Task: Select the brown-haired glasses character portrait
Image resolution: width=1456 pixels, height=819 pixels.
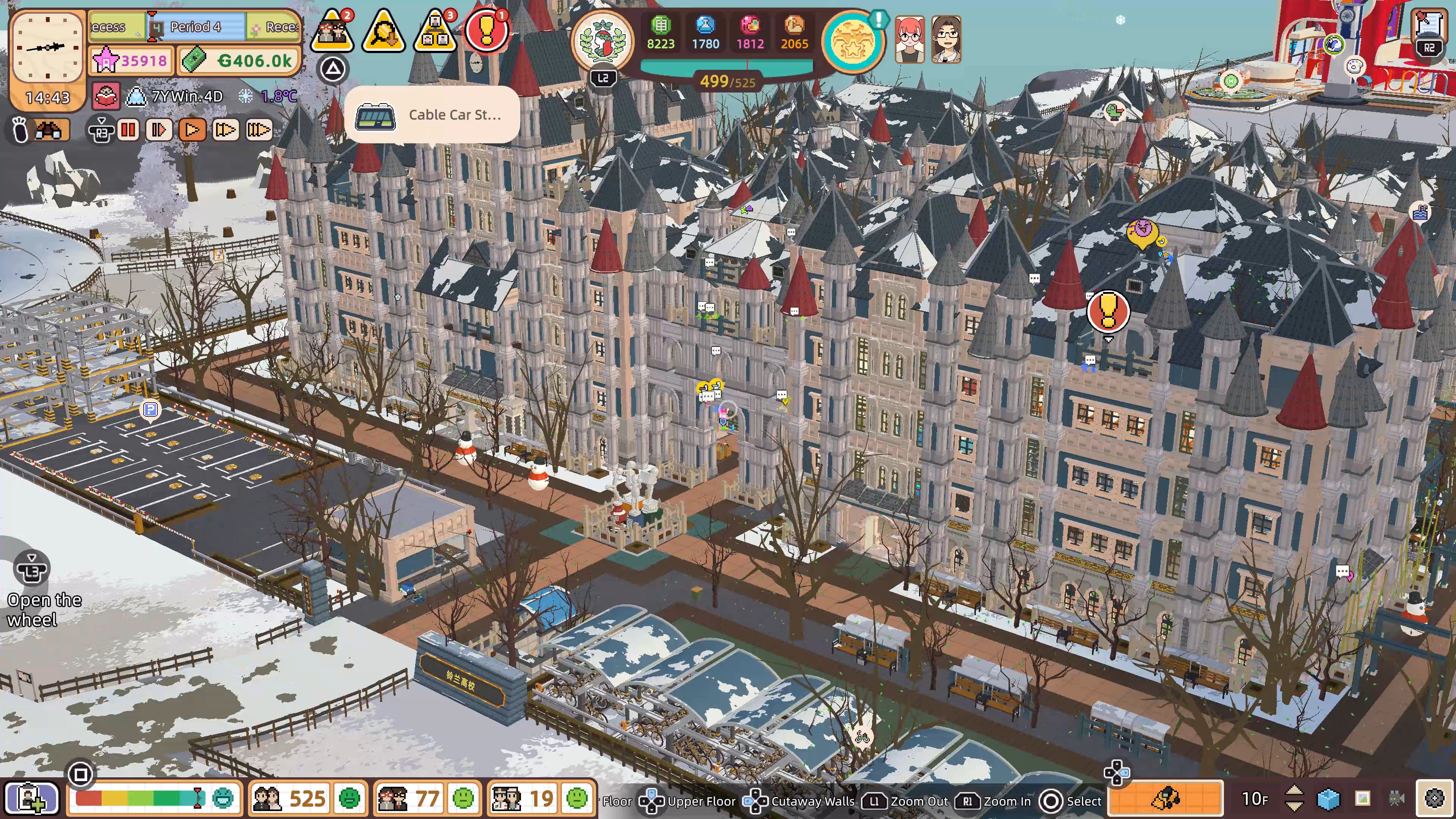Action: click(x=946, y=39)
